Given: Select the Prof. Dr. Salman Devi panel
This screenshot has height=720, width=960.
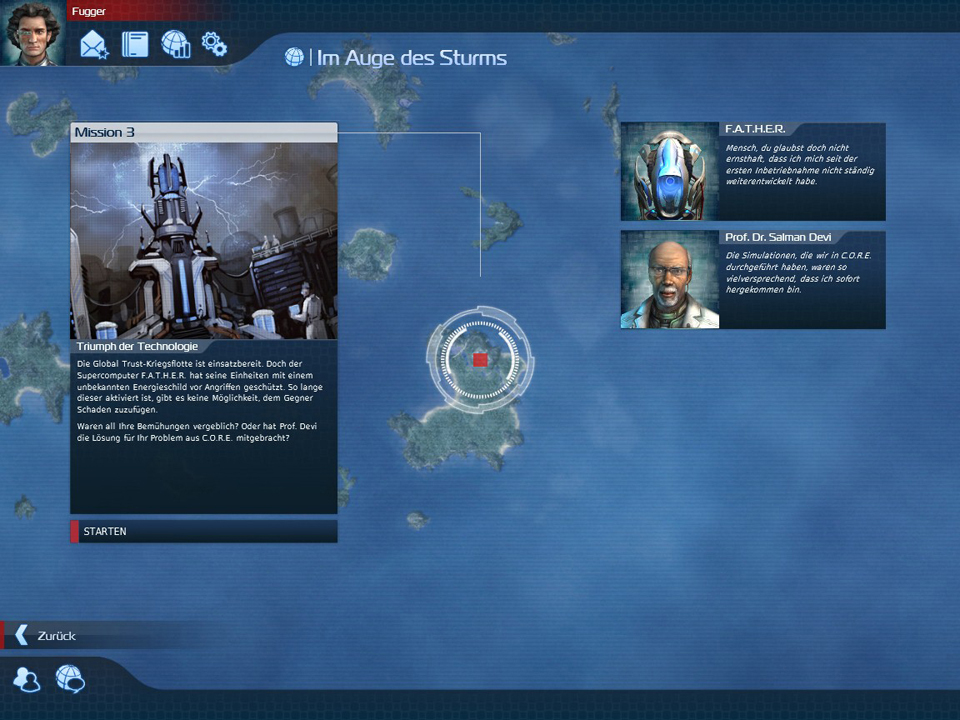Looking at the screenshot, I should (752, 279).
